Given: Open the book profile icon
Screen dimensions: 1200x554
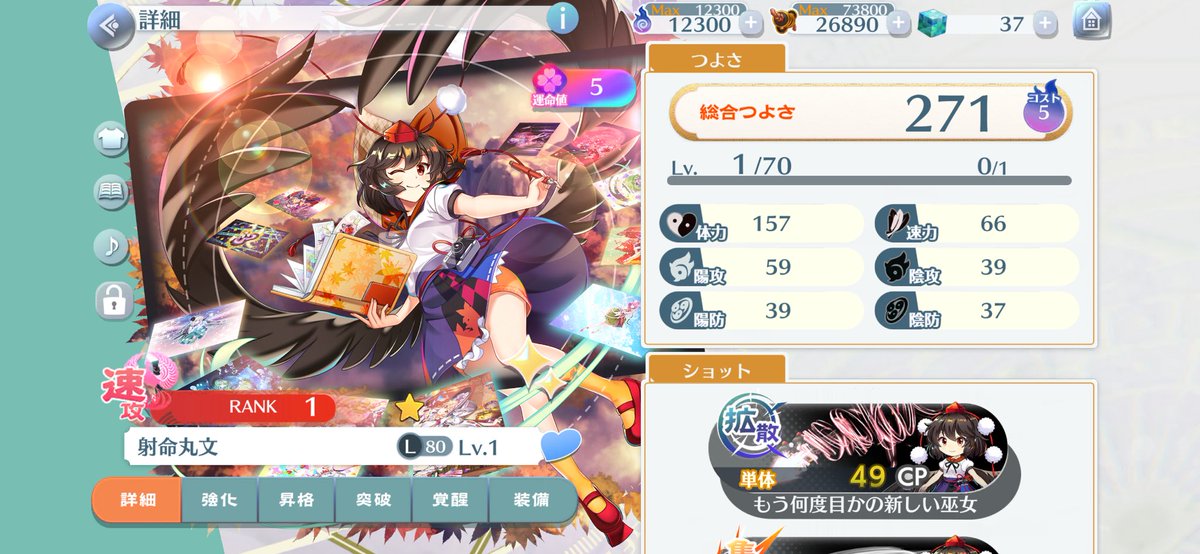Looking at the screenshot, I should [x=111, y=192].
